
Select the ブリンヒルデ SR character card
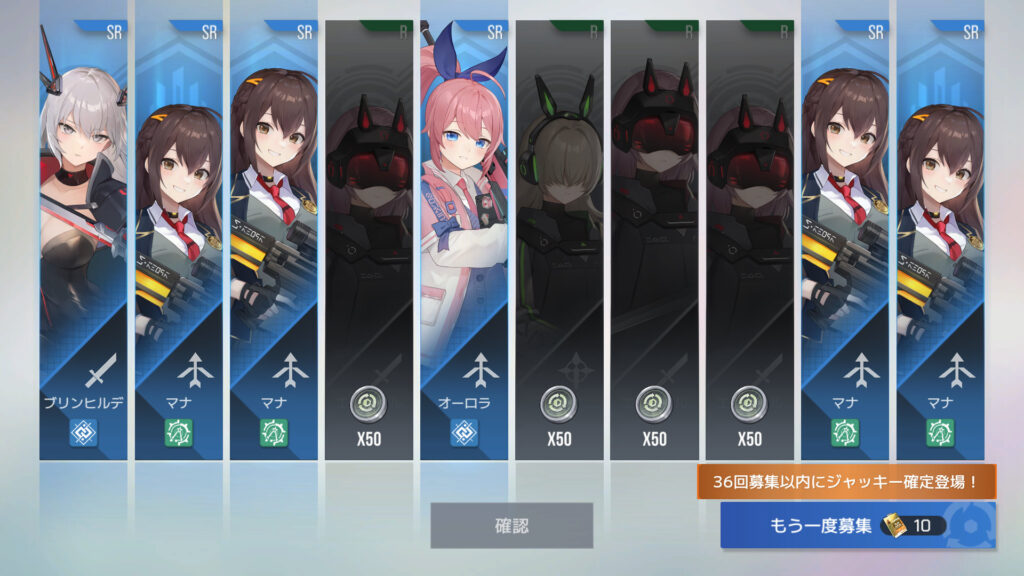coord(83,240)
